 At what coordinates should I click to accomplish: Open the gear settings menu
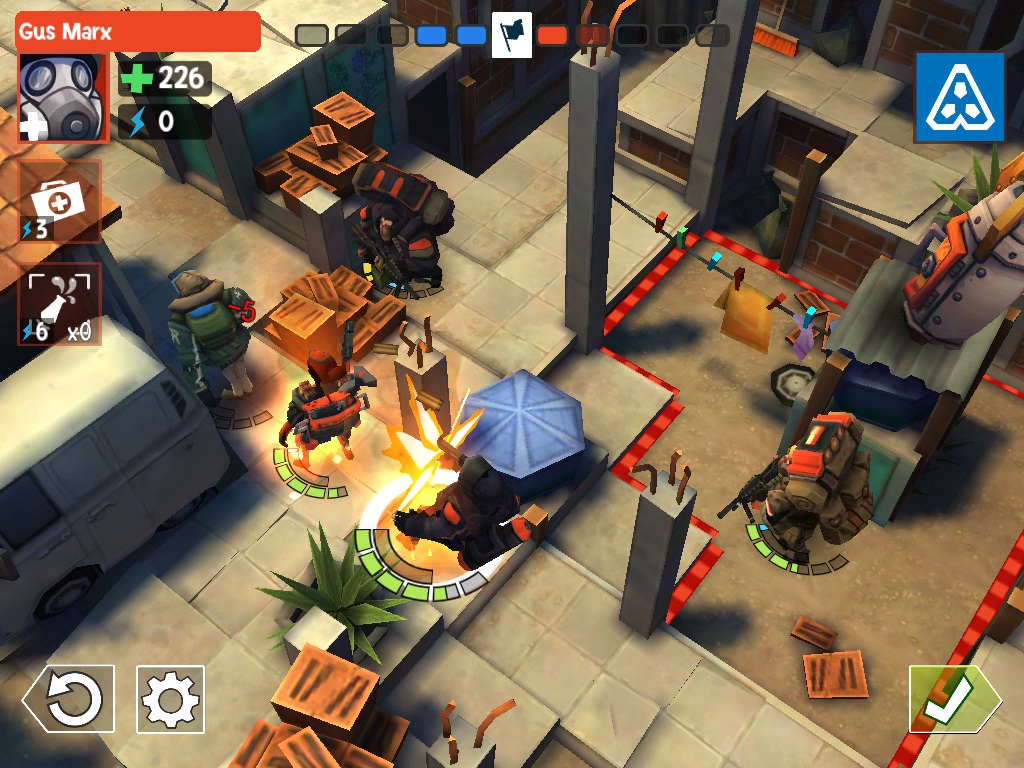[x=170, y=699]
